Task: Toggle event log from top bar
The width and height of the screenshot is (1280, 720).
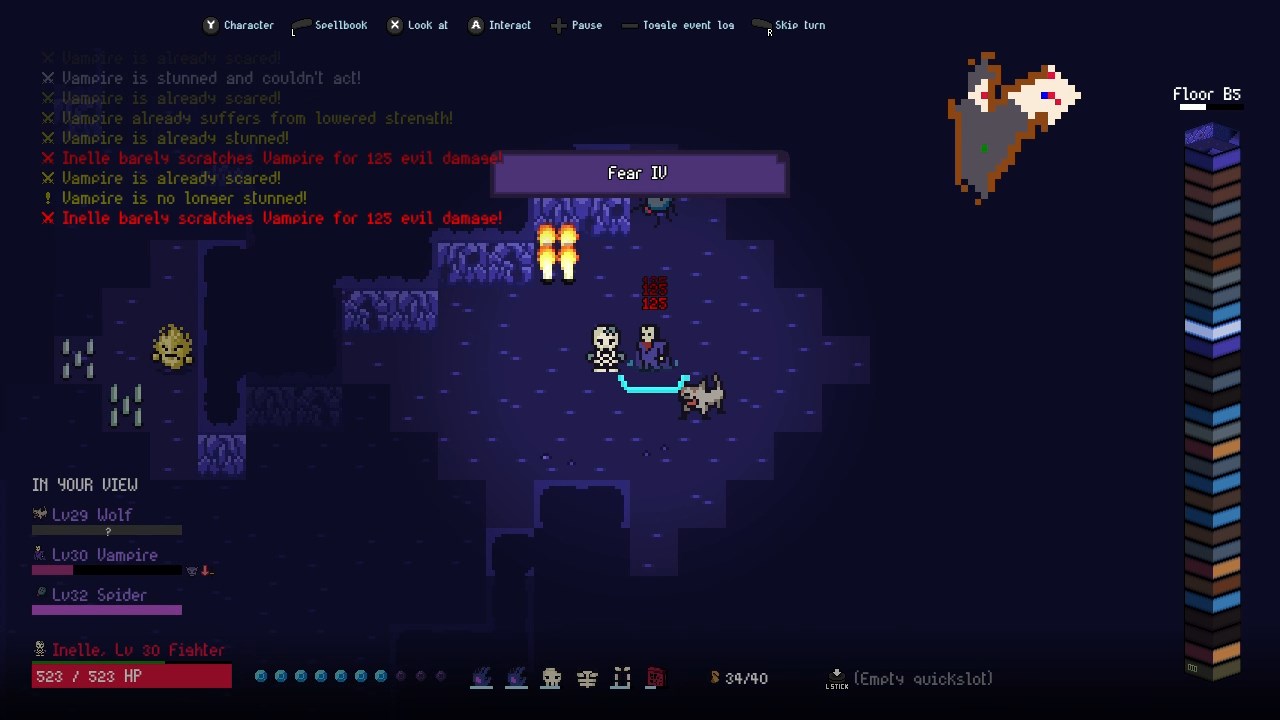Action: click(x=678, y=25)
